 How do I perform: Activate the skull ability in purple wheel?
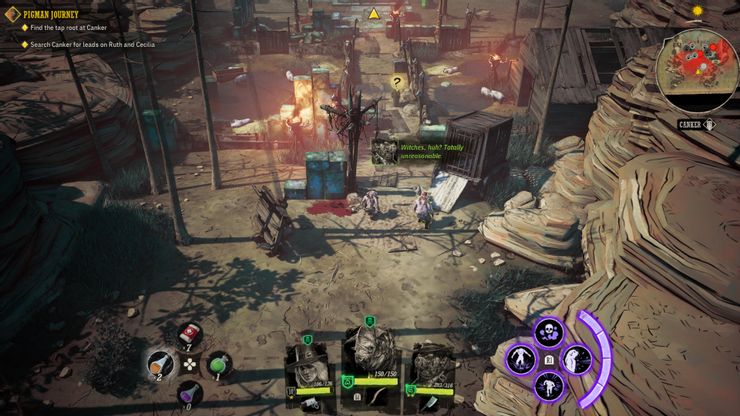pos(549,332)
